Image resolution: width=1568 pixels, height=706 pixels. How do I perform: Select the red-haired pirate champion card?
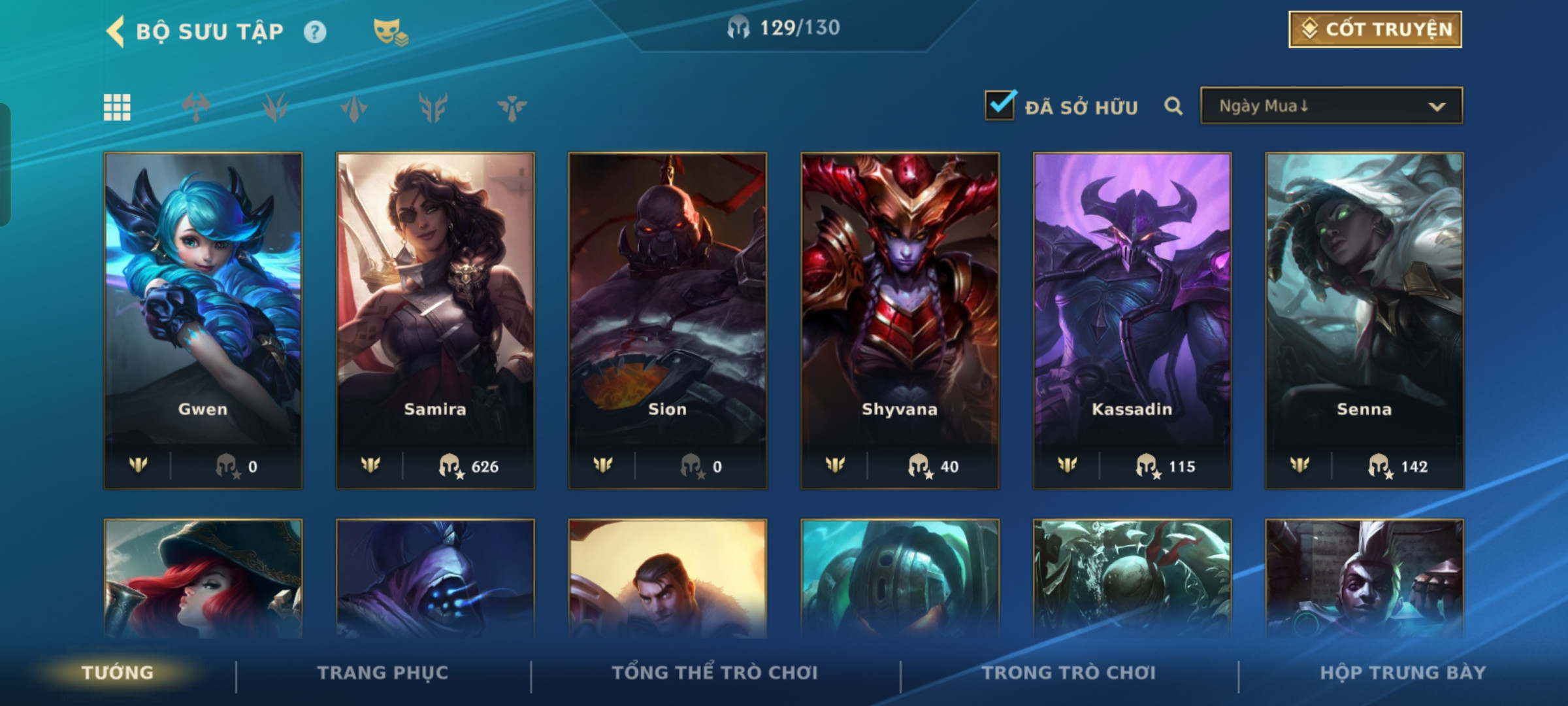click(x=203, y=579)
